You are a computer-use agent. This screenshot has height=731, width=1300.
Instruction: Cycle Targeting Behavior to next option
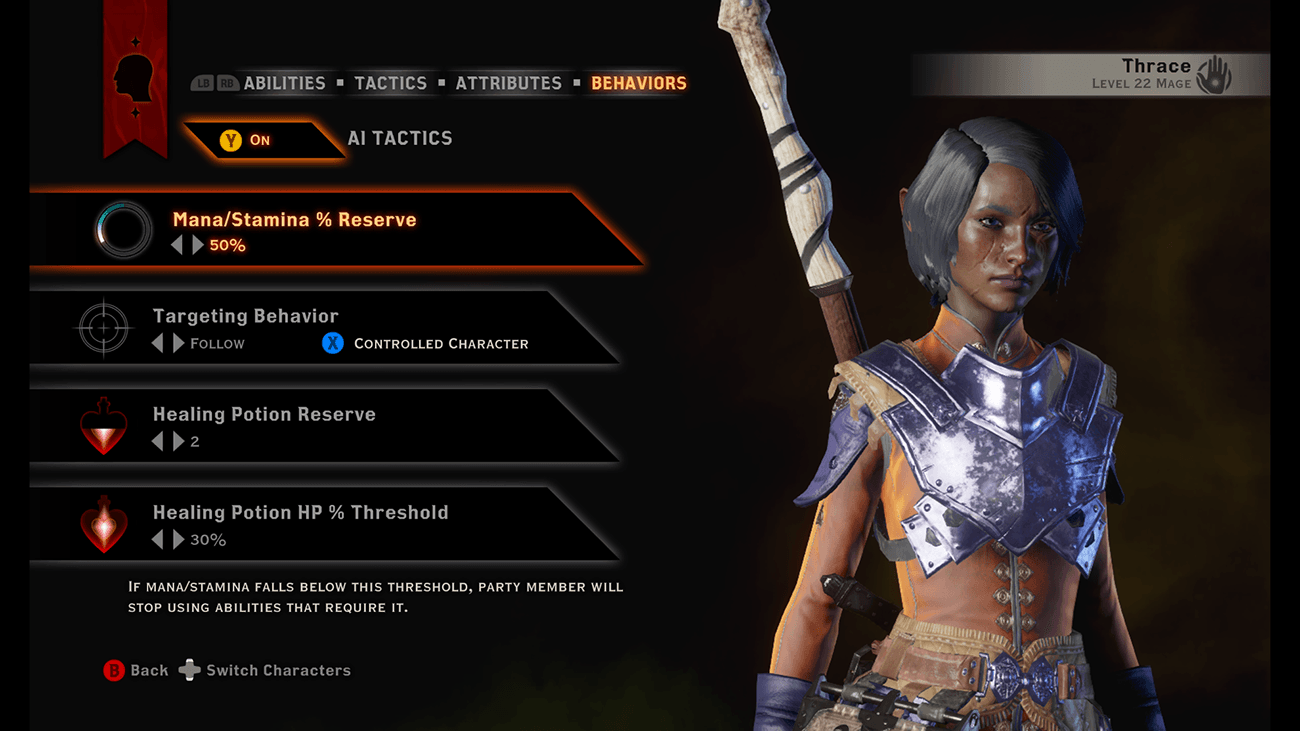coord(178,343)
